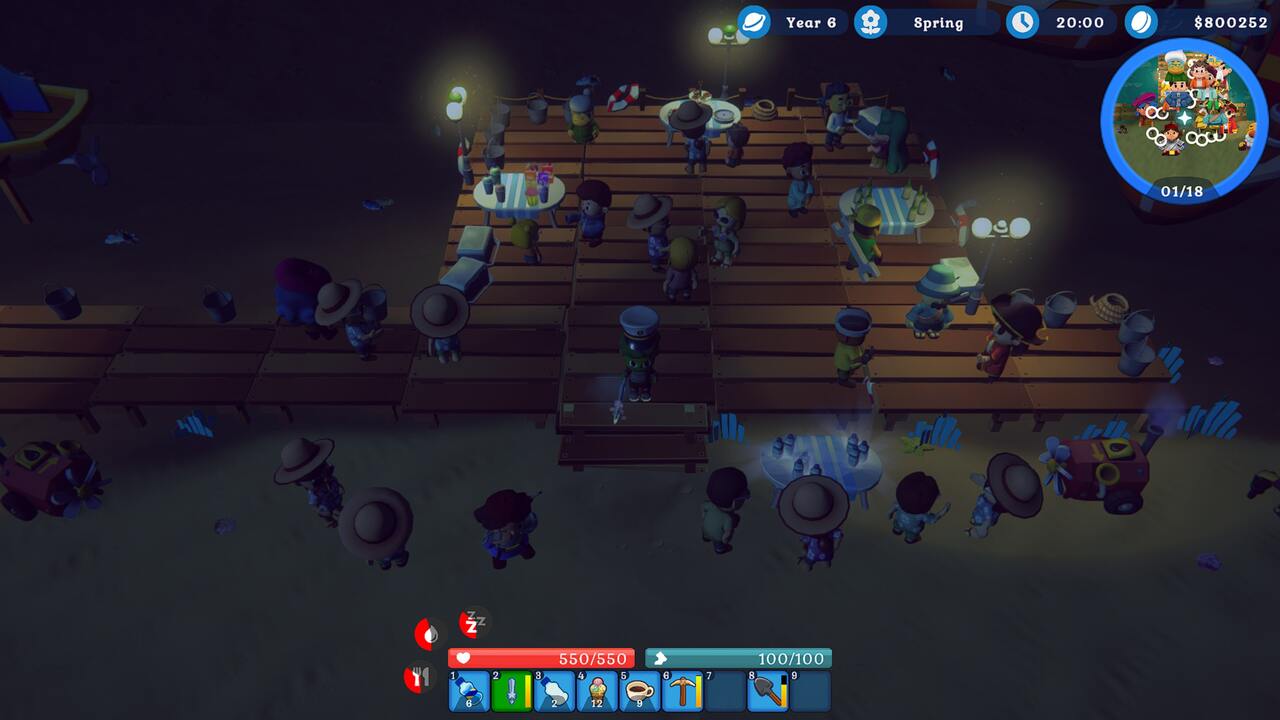This screenshot has width=1280, height=720.
Task: Open the clock showing 20:00
Action: [1022, 22]
